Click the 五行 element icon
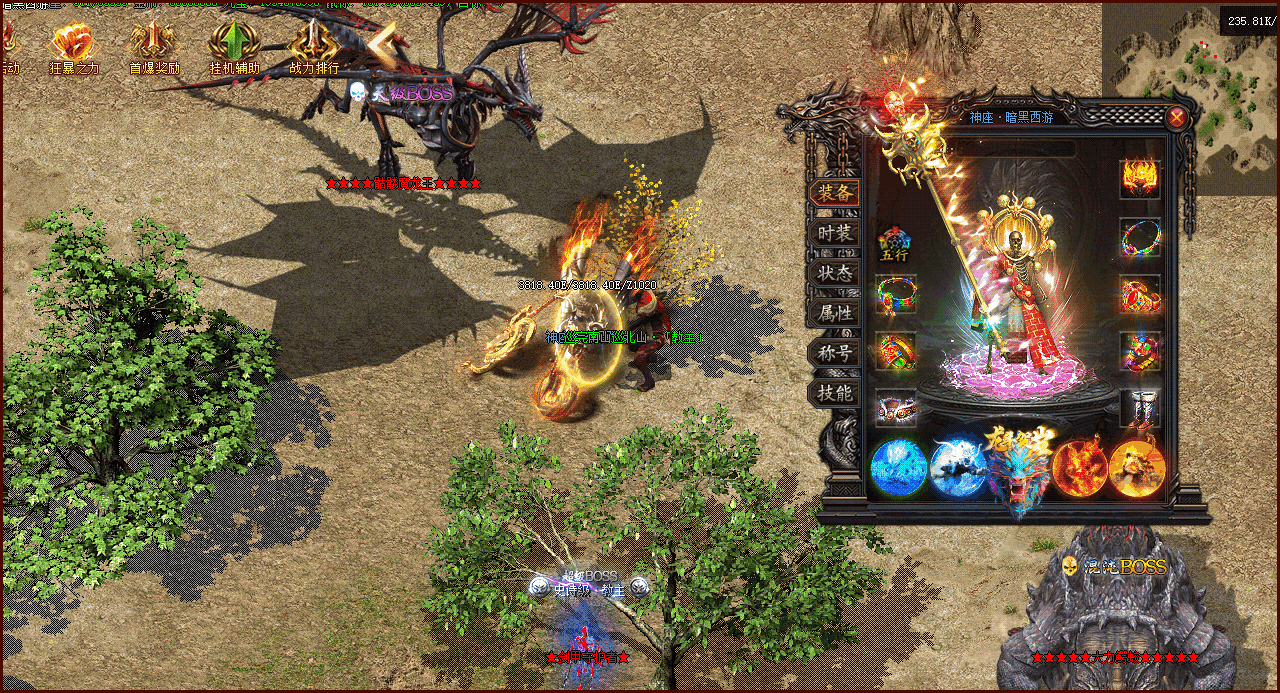 click(x=895, y=244)
